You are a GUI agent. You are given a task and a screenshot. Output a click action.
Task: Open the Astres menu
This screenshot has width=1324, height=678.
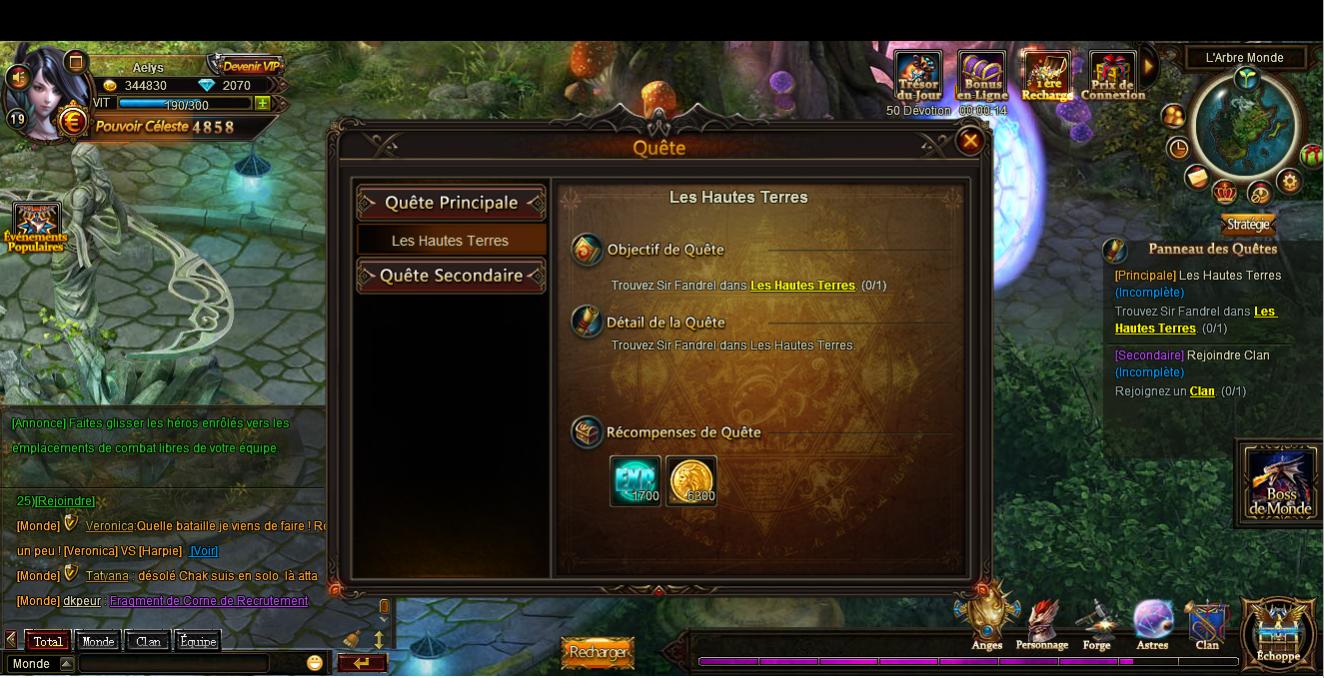1152,624
